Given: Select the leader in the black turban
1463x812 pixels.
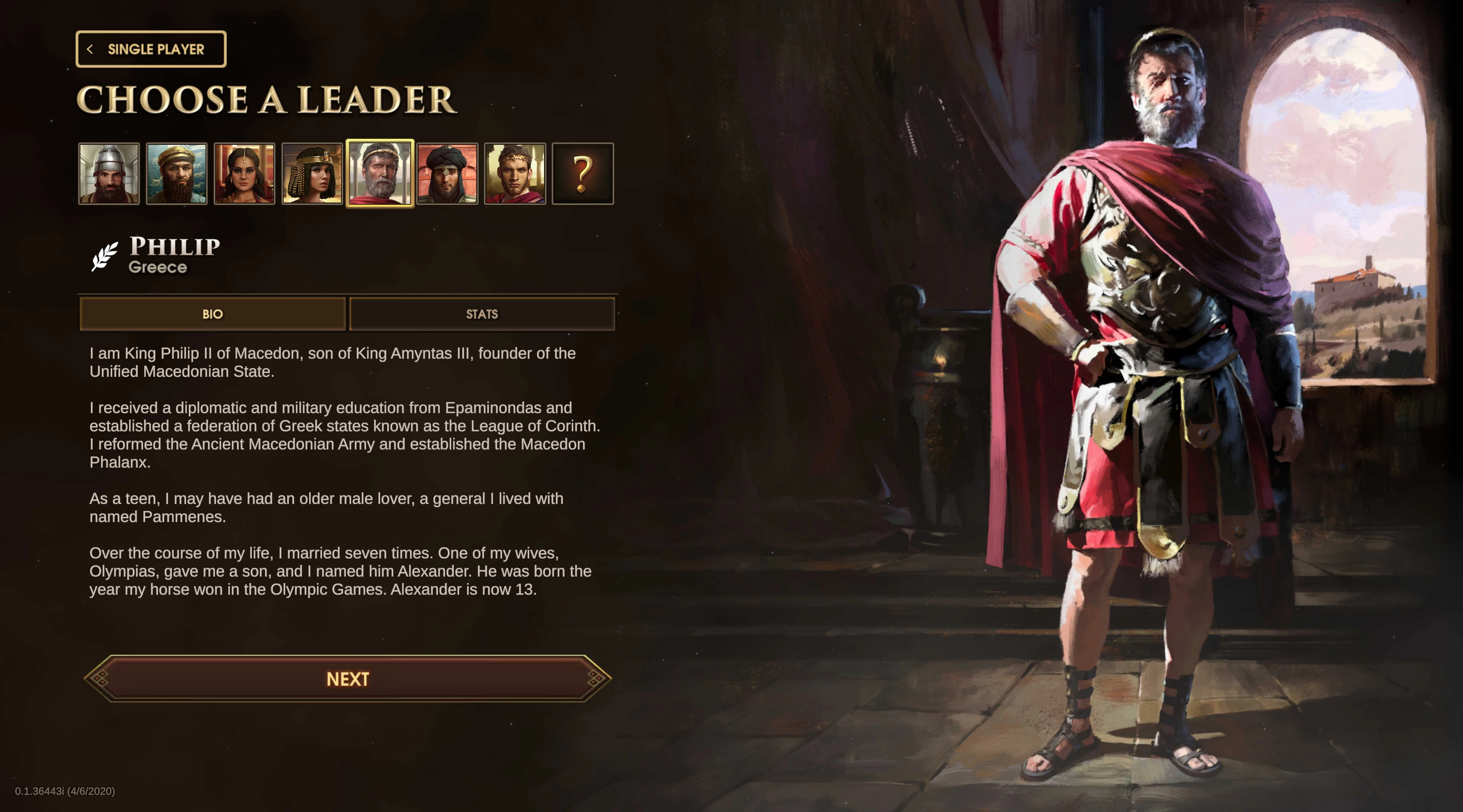Looking at the screenshot, I should coord(448,174).
